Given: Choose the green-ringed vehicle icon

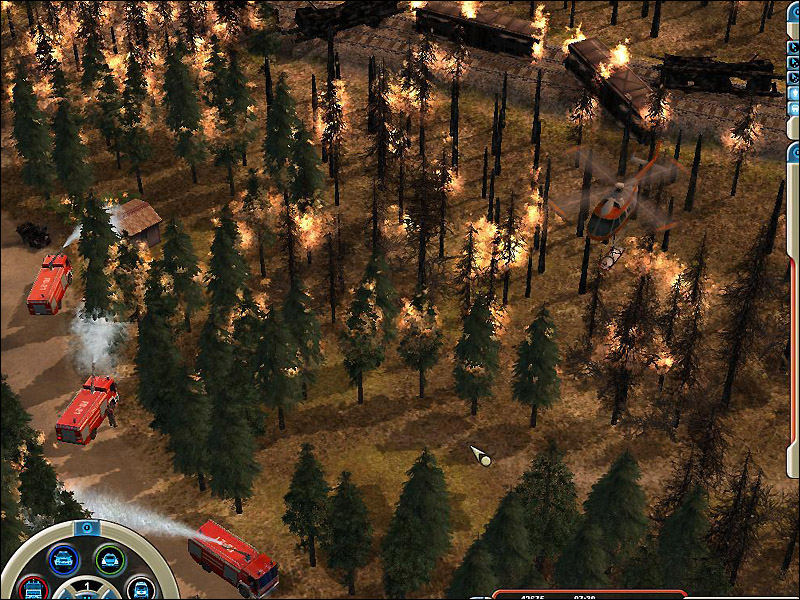Looking at the screenshot, I should [110, 558].
